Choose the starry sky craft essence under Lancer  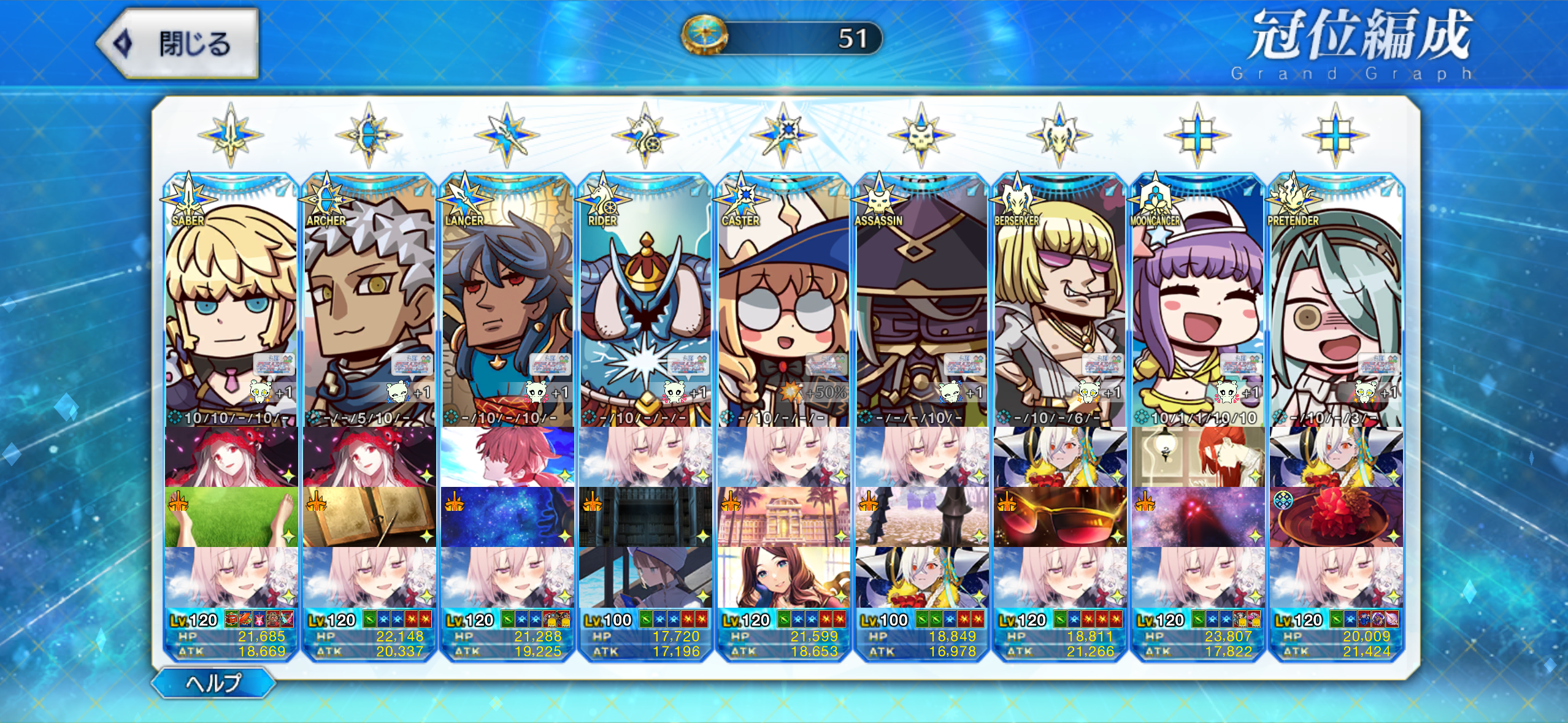click(507, 517)
